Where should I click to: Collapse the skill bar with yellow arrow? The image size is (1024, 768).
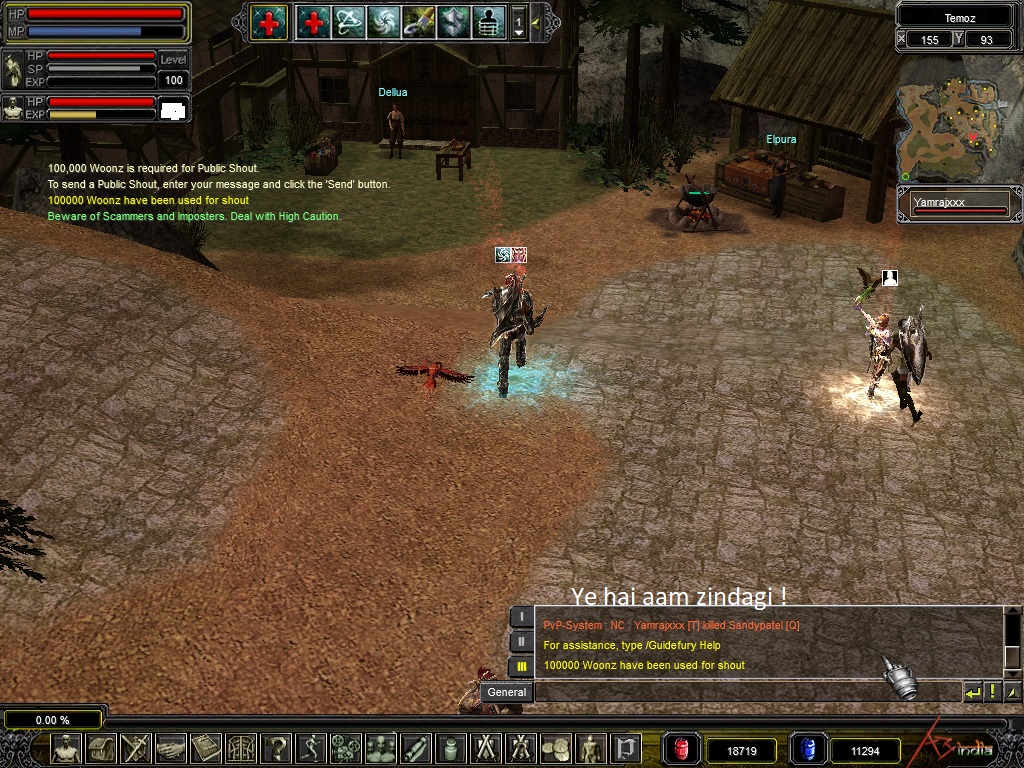coord(536,21)
